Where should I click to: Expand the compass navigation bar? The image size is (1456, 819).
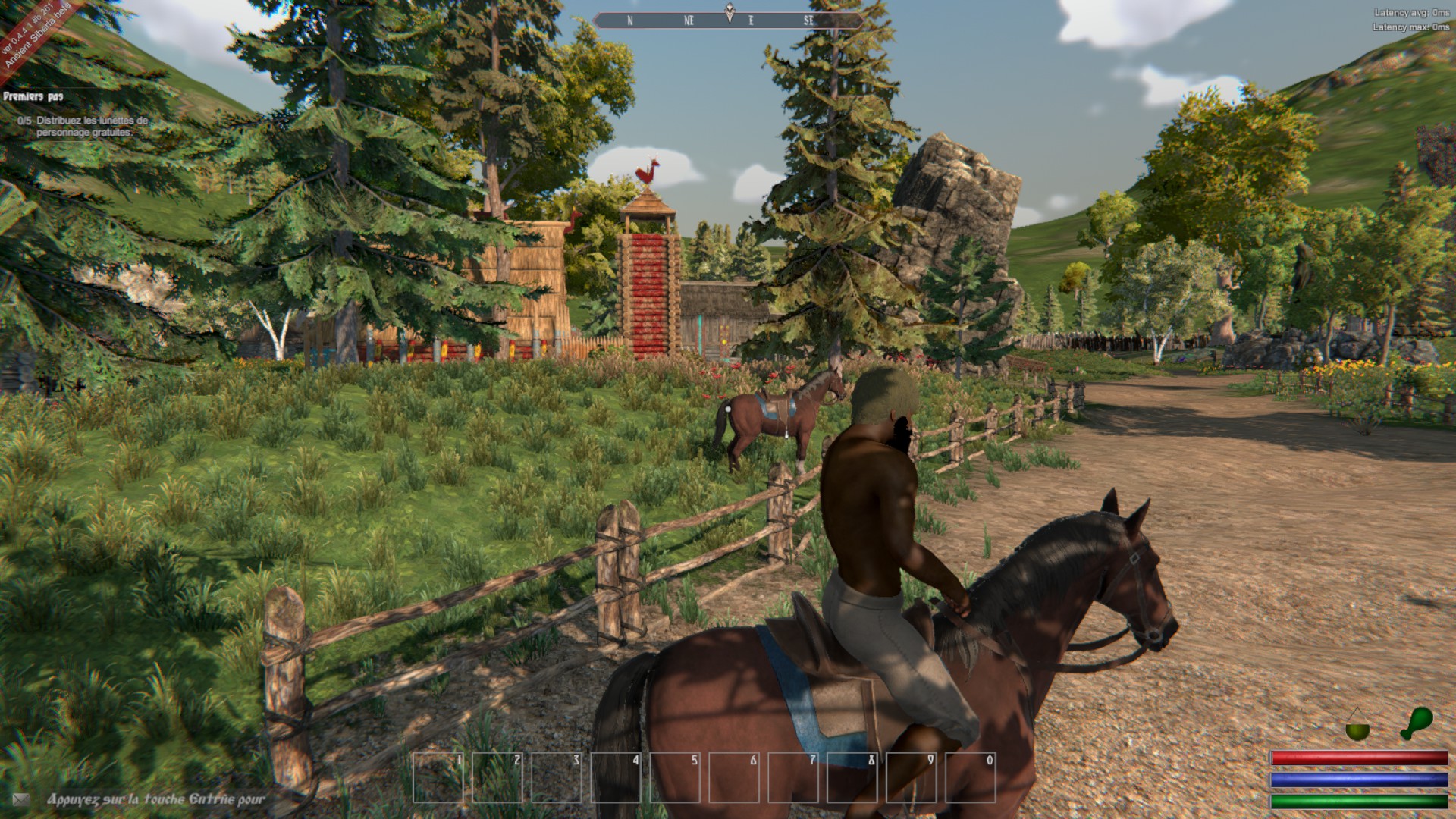(729, 20)
